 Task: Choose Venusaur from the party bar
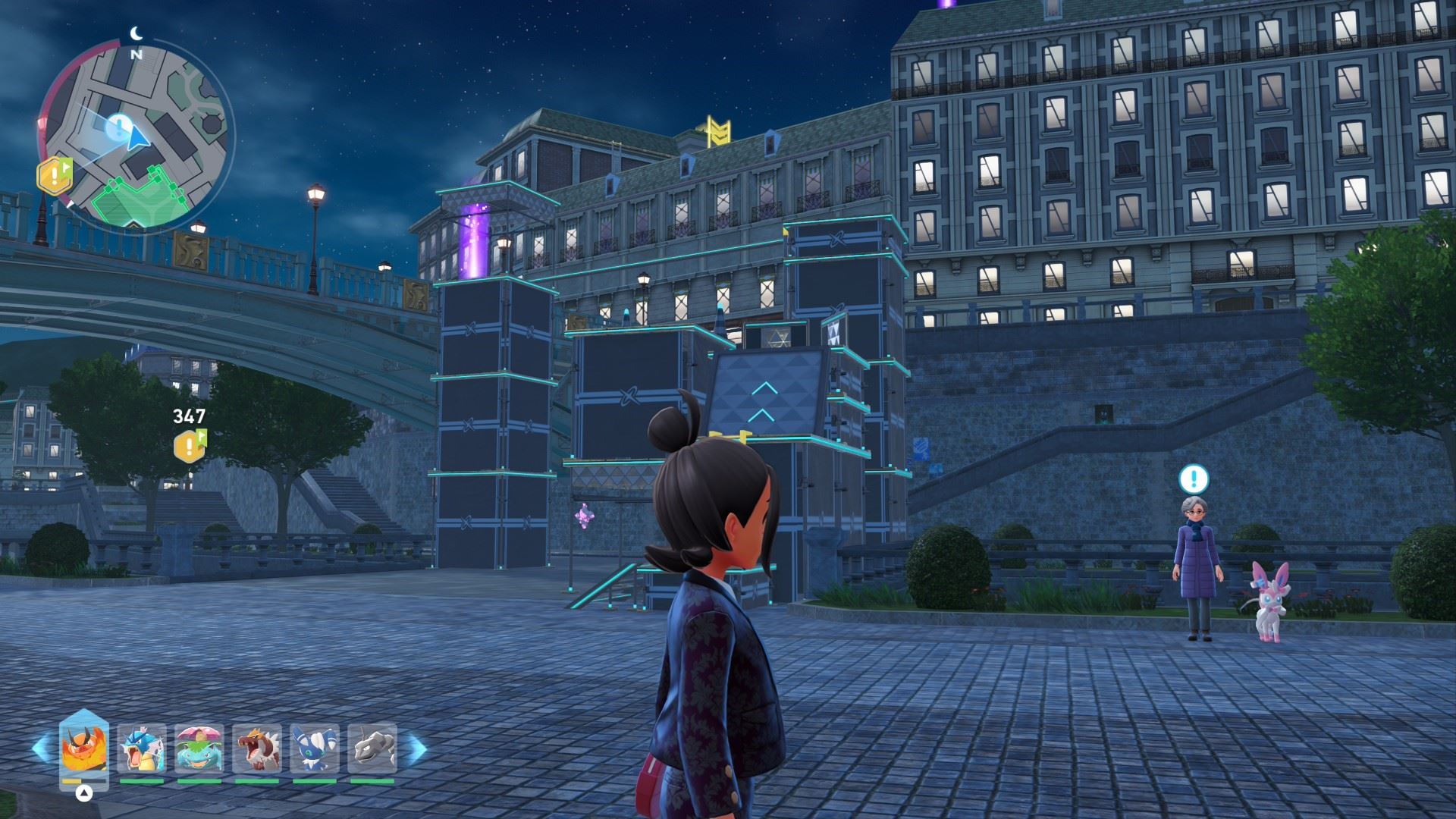(199, 748)
